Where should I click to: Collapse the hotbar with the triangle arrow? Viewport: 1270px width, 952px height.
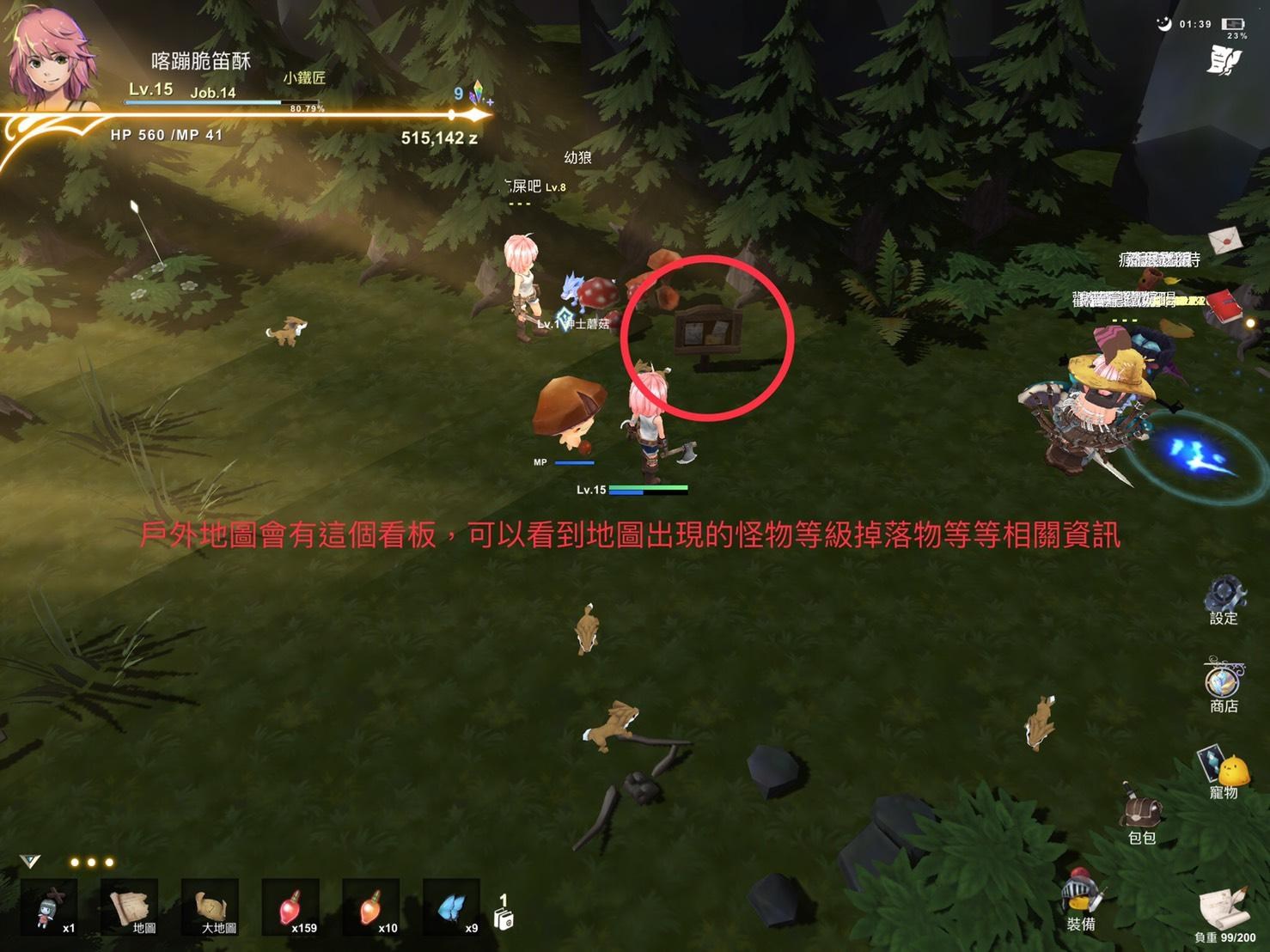pos(30,861)
